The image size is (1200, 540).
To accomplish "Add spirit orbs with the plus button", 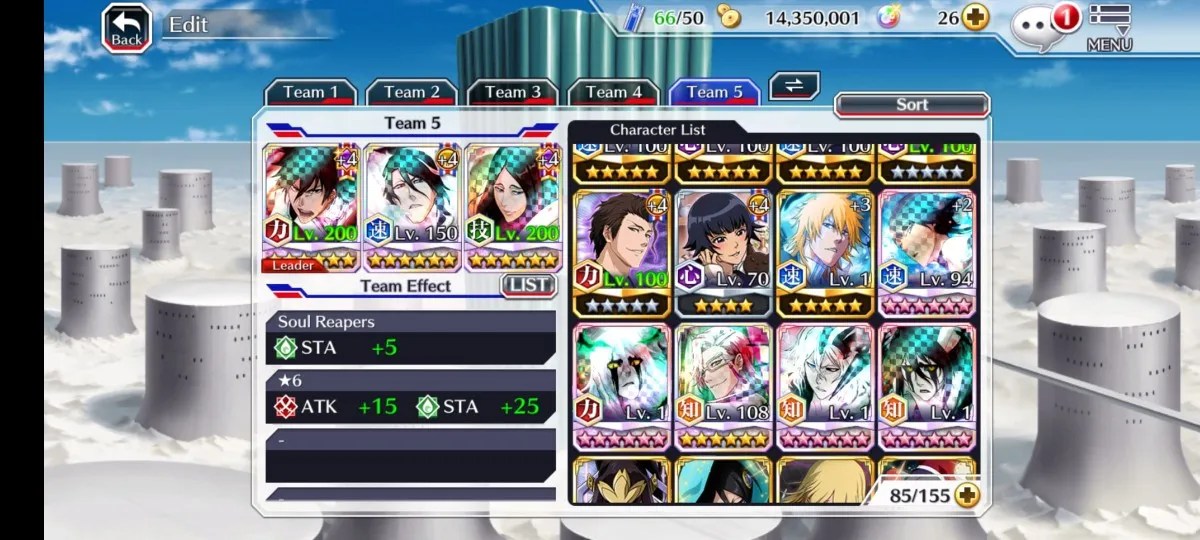I will (975, 17).
